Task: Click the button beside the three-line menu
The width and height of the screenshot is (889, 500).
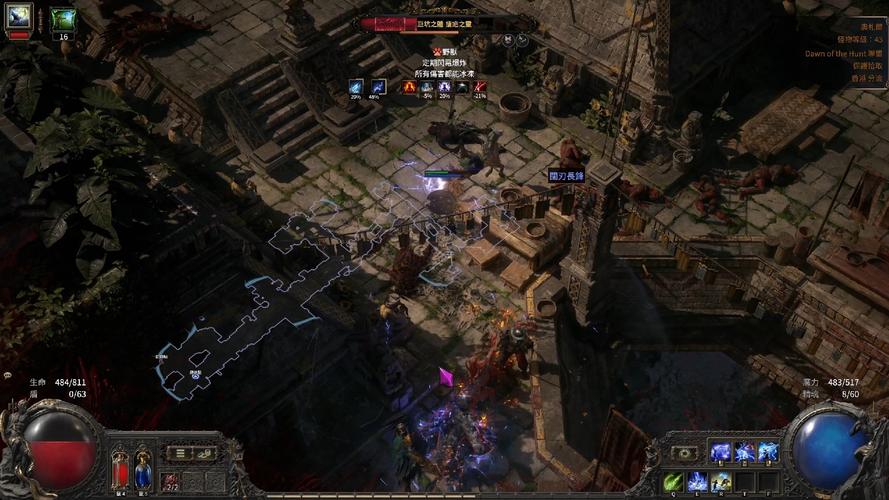Action: 206,453
